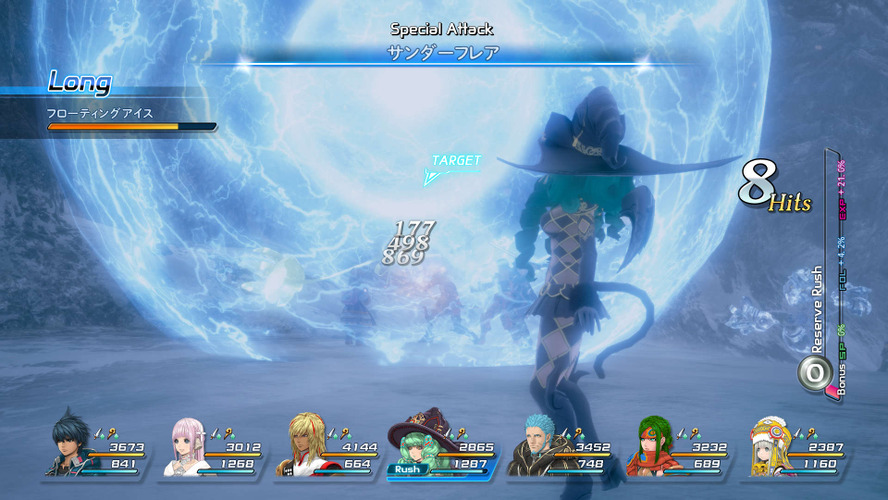
Task: Choose the pink-haired girl party portrait
Action: 187,447
